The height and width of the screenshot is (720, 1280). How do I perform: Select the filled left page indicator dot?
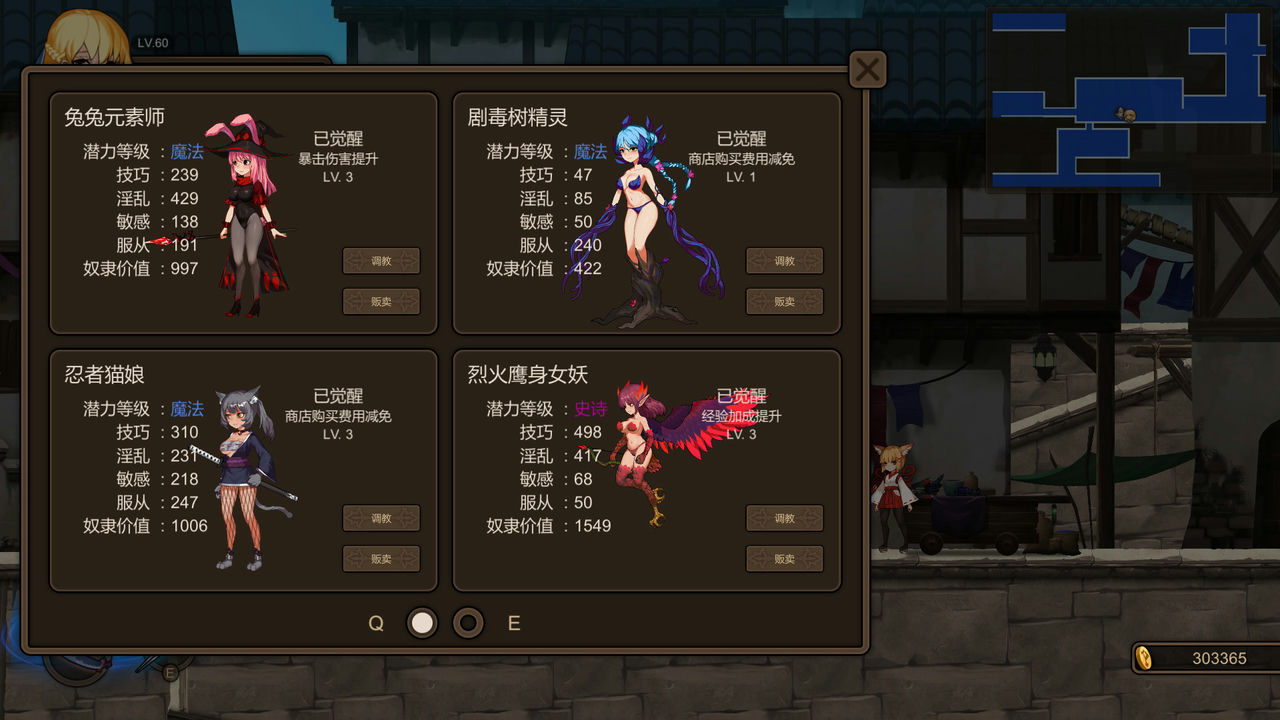tap(422, 622)
